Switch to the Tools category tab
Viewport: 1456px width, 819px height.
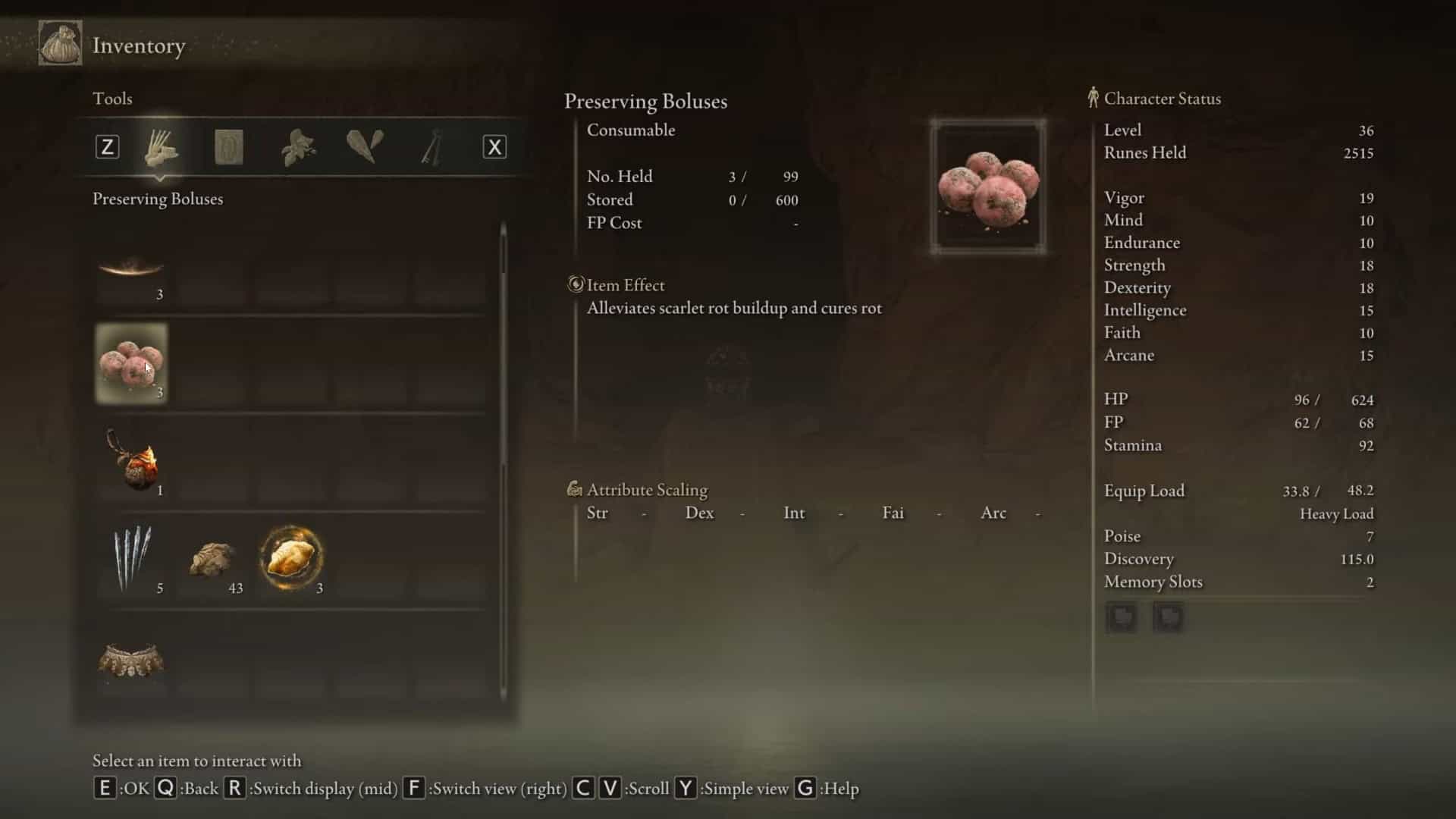161,146
